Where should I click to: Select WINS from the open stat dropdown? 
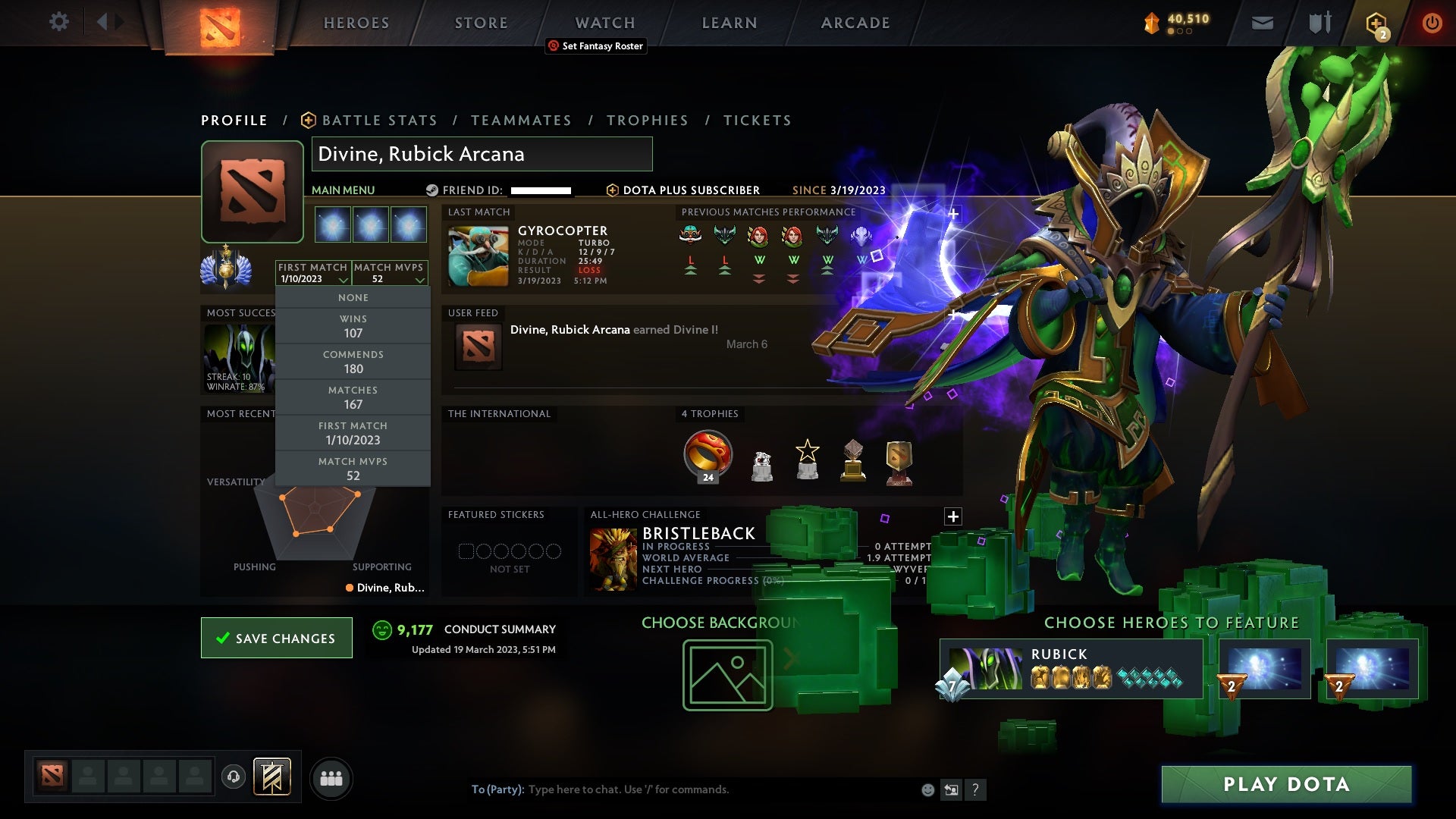353,326
